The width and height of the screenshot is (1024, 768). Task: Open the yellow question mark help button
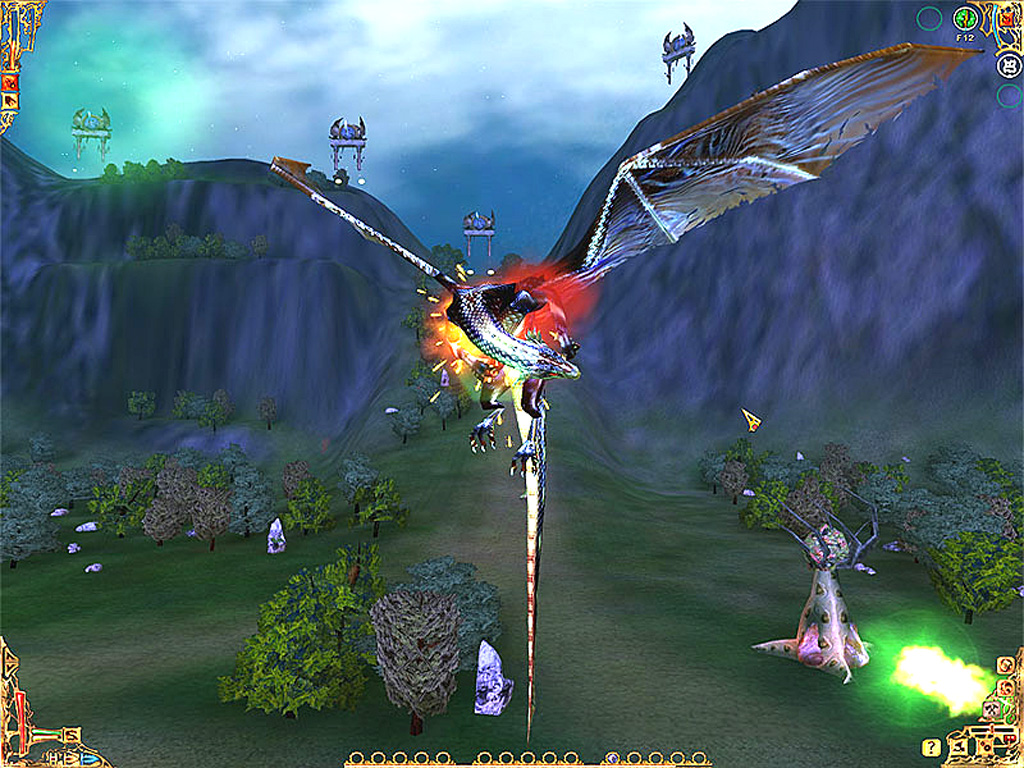click(931, 747)
